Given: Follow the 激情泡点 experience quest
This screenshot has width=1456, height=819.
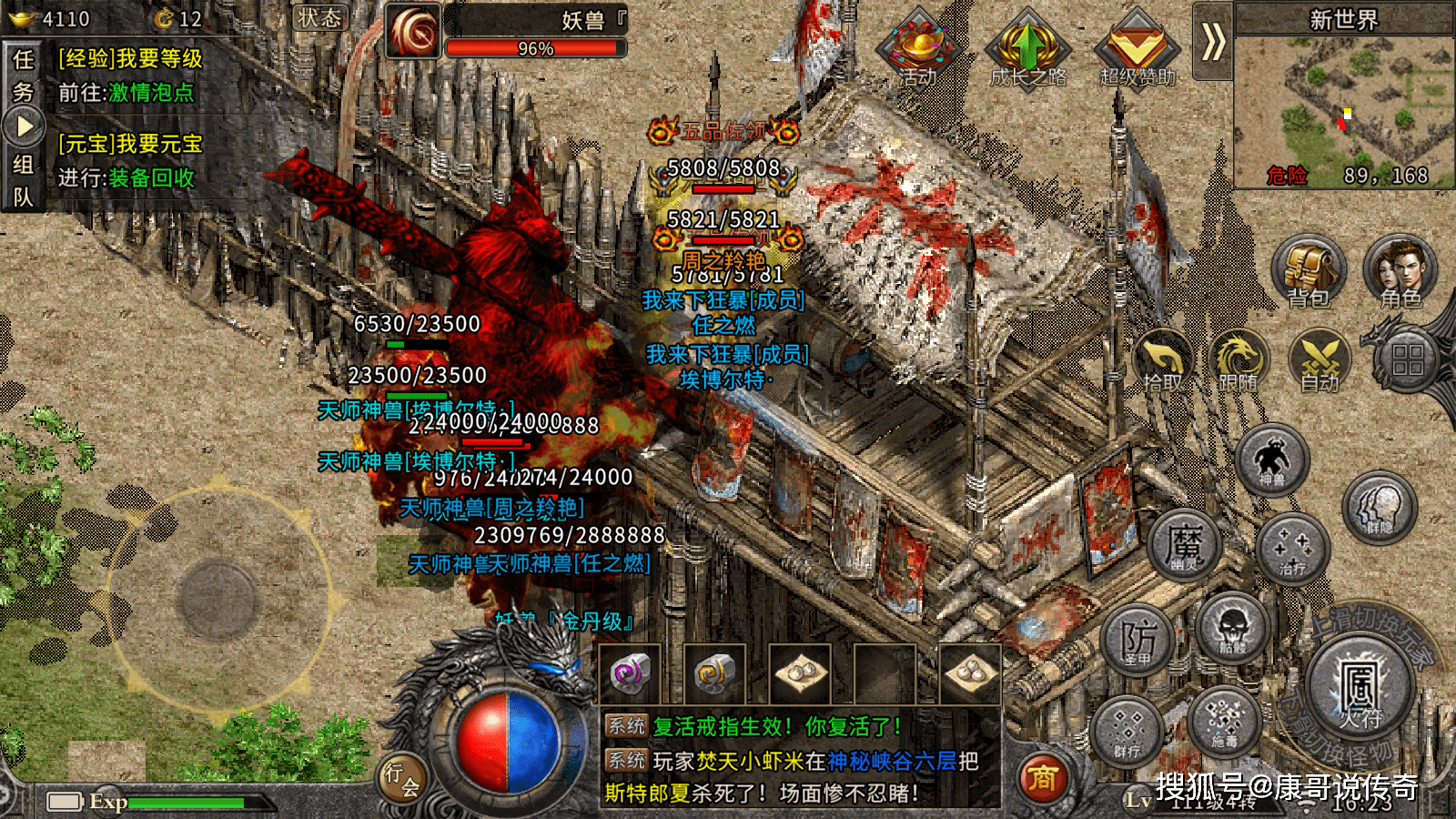Looking at the screenshot, I should pos(150,93).
